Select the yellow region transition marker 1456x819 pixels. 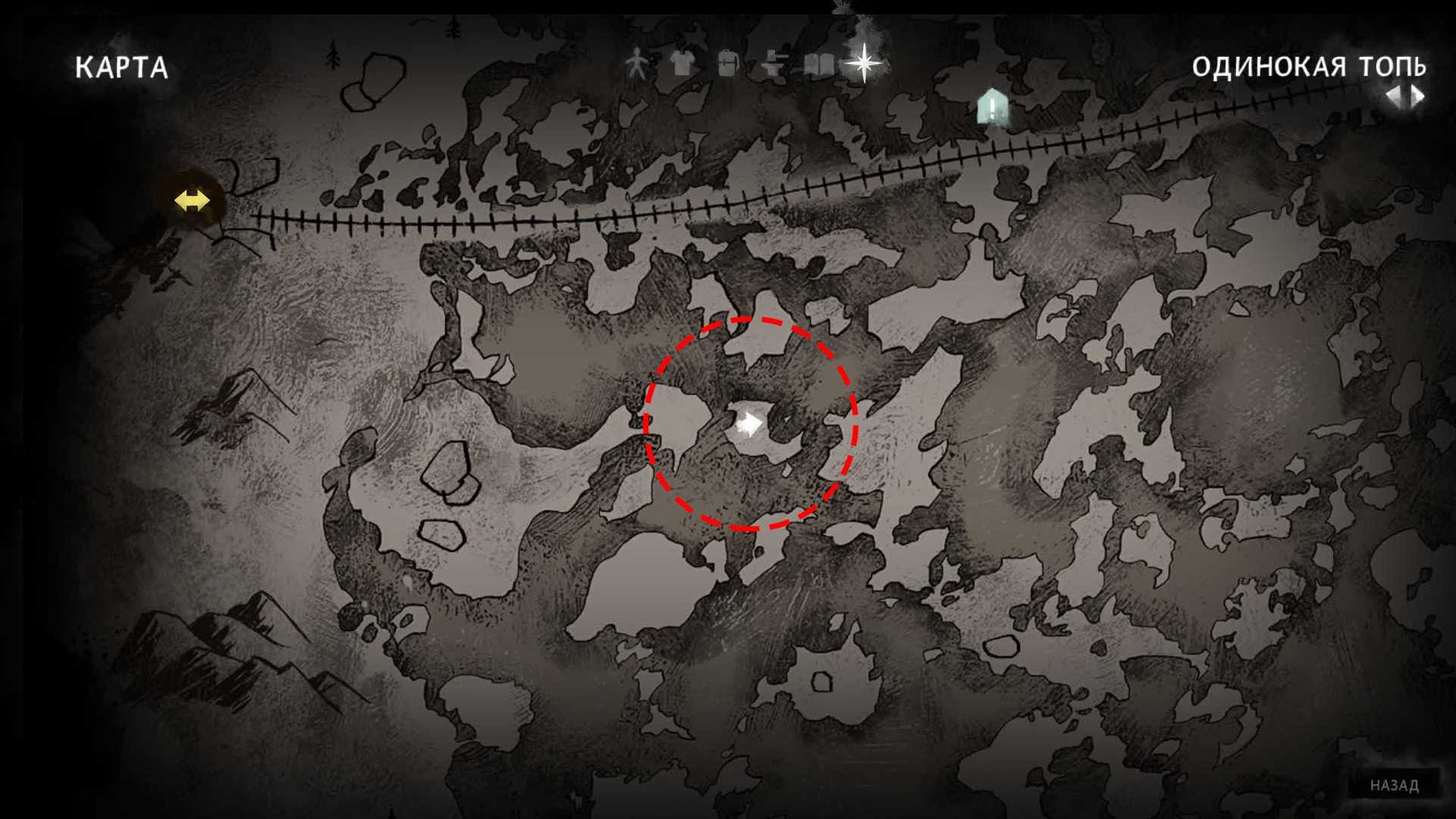192,201
